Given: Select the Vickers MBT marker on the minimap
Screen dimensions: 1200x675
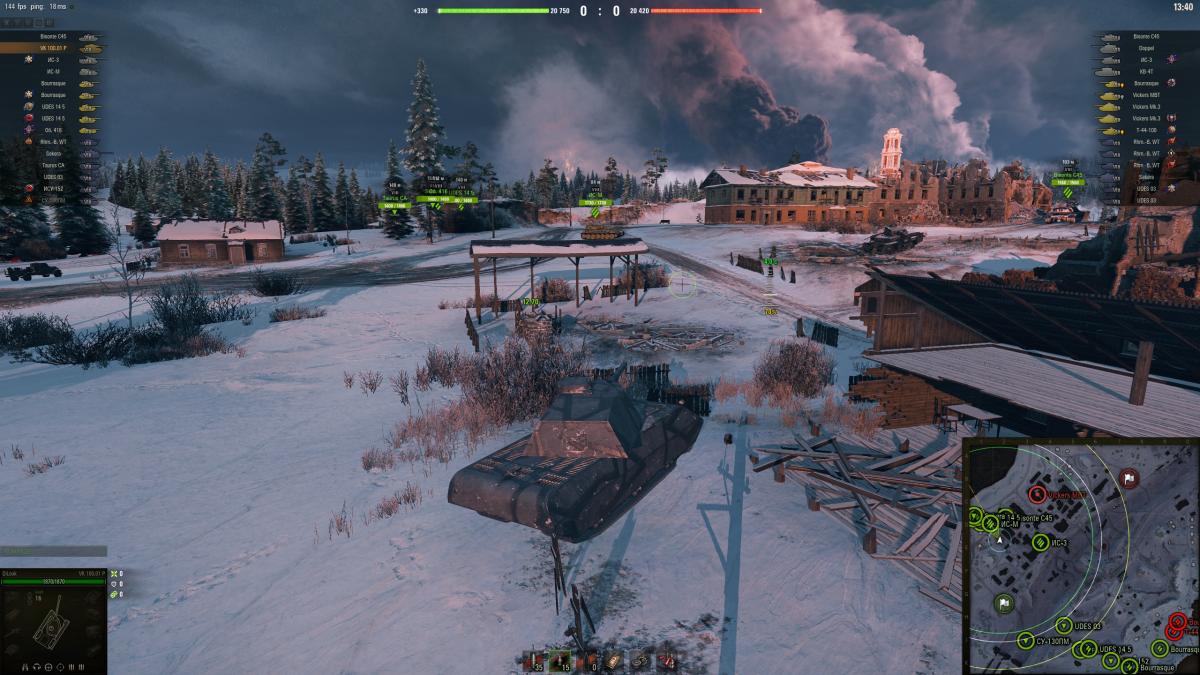Looking at the screenshot, I should click(x=1037, y=494).
